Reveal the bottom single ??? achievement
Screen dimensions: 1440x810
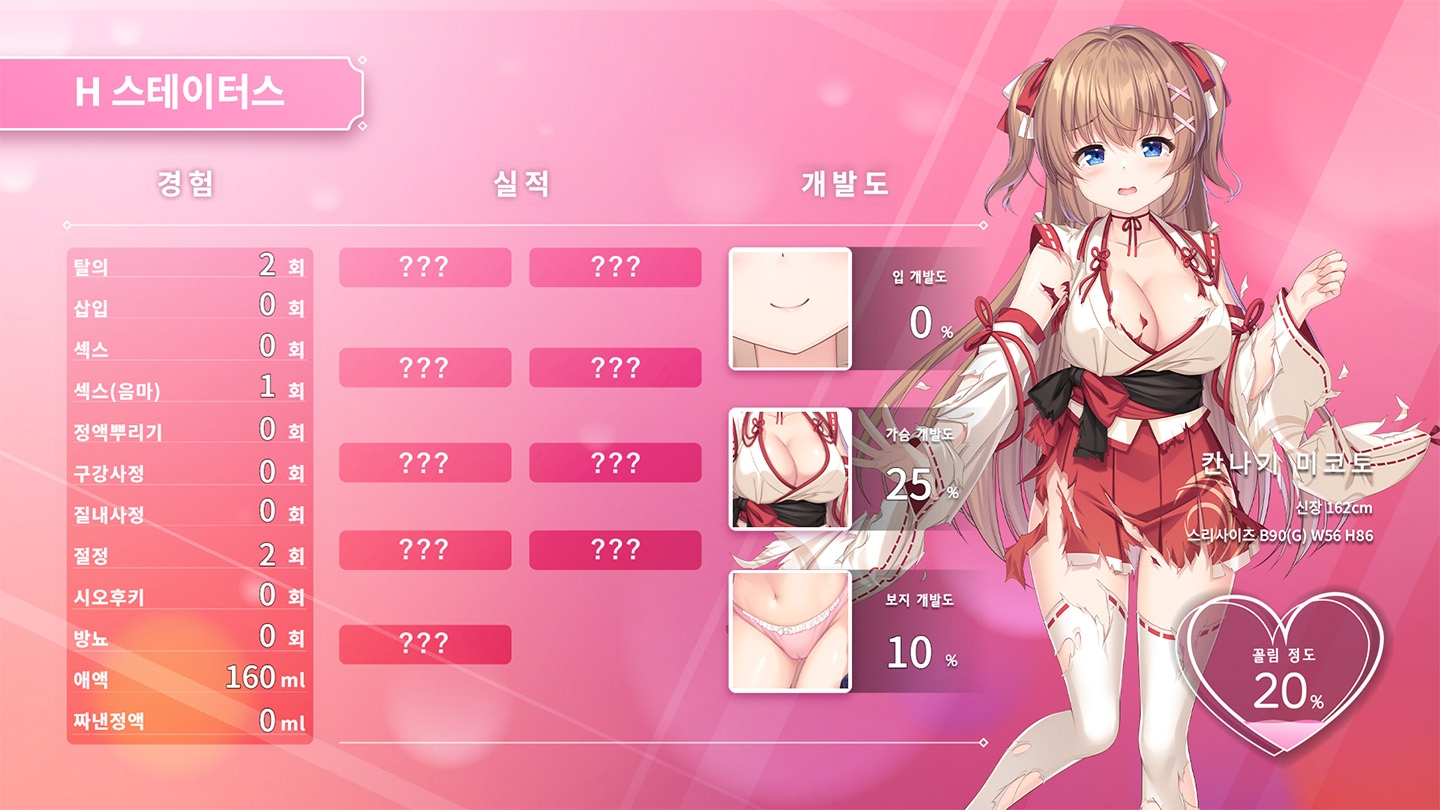pos(424,646)
